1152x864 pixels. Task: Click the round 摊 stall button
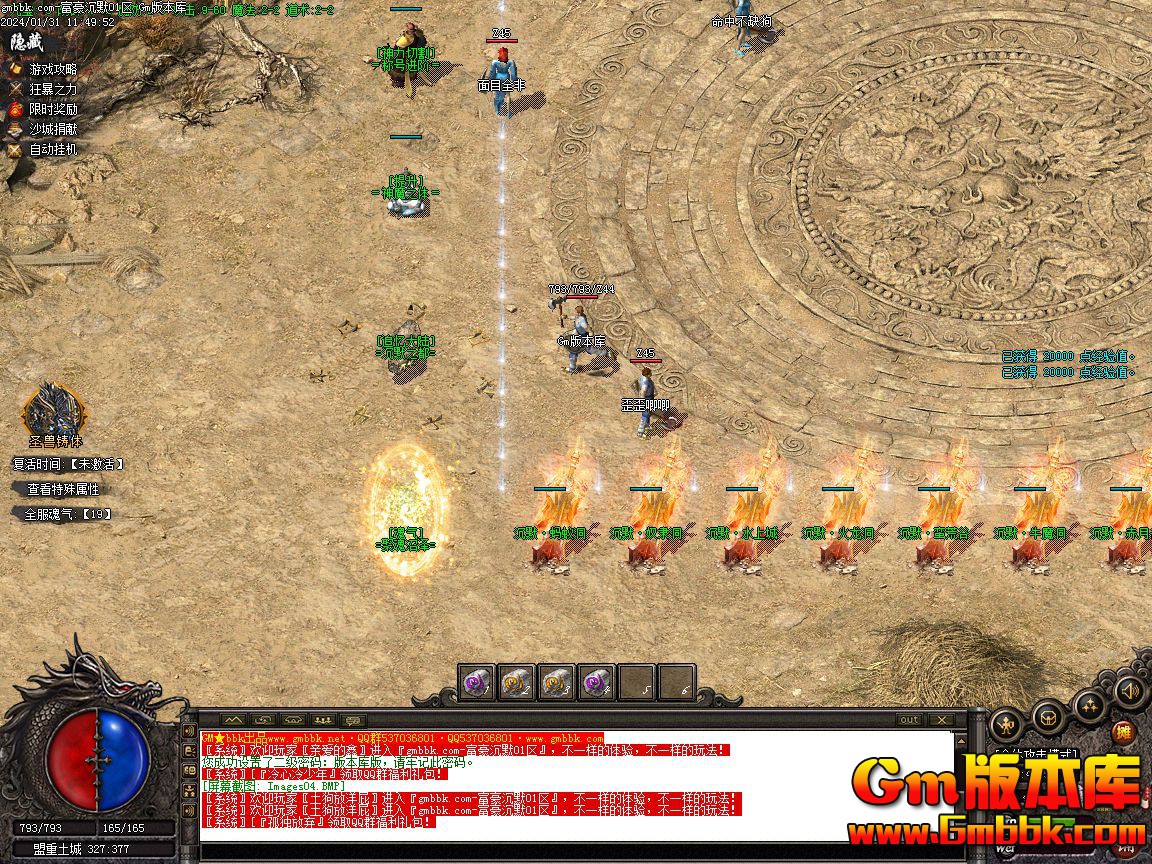click(x=1125, y=732)
